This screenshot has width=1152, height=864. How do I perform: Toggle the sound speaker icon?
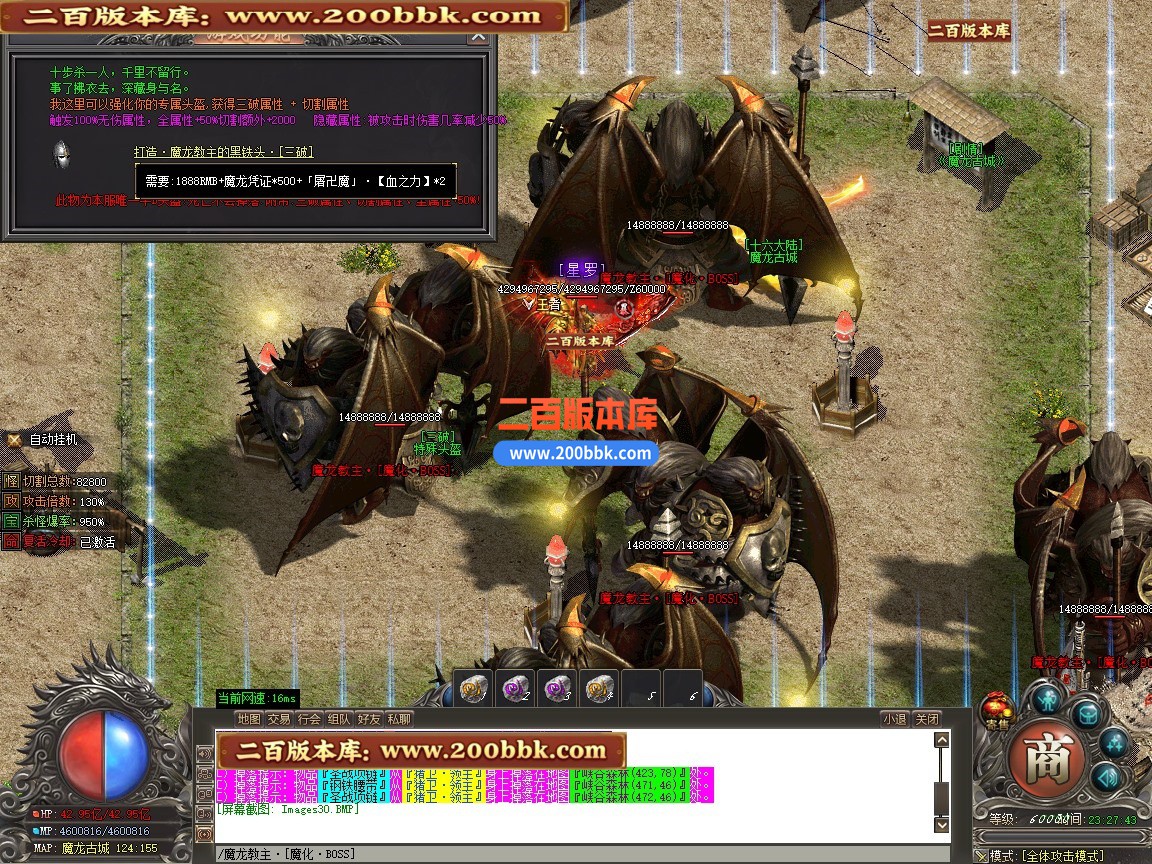pyautogui.click(x=1104, y=778)
